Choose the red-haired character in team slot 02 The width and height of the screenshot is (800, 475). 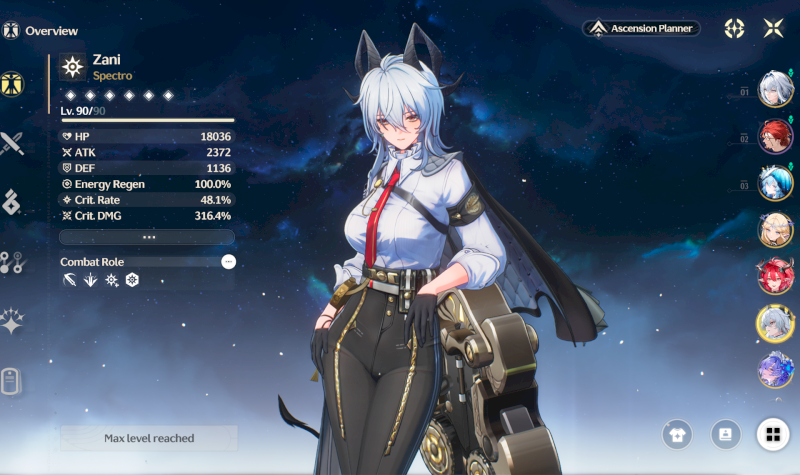point(775,135)
